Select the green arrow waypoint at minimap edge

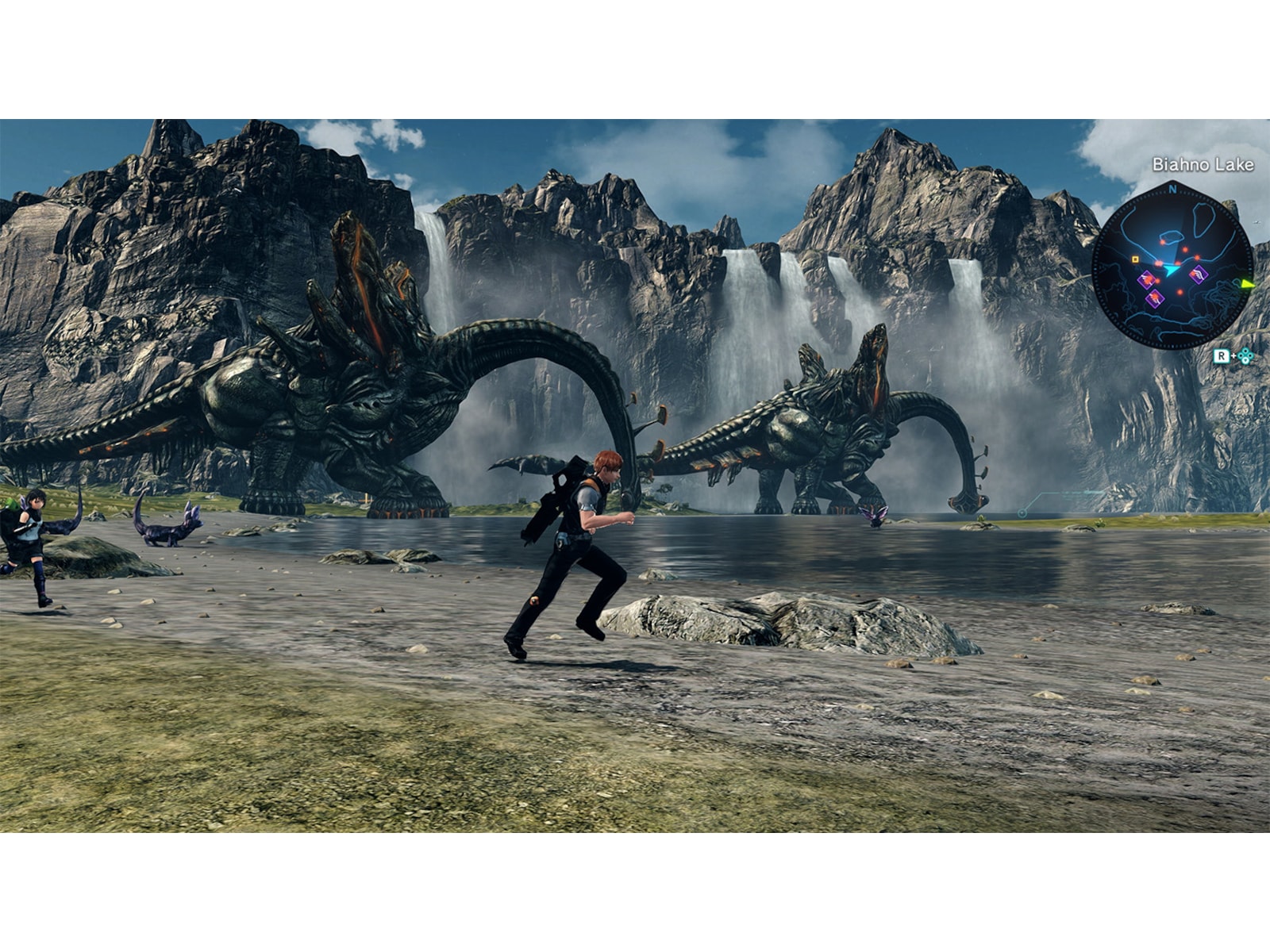point(1247,284)
